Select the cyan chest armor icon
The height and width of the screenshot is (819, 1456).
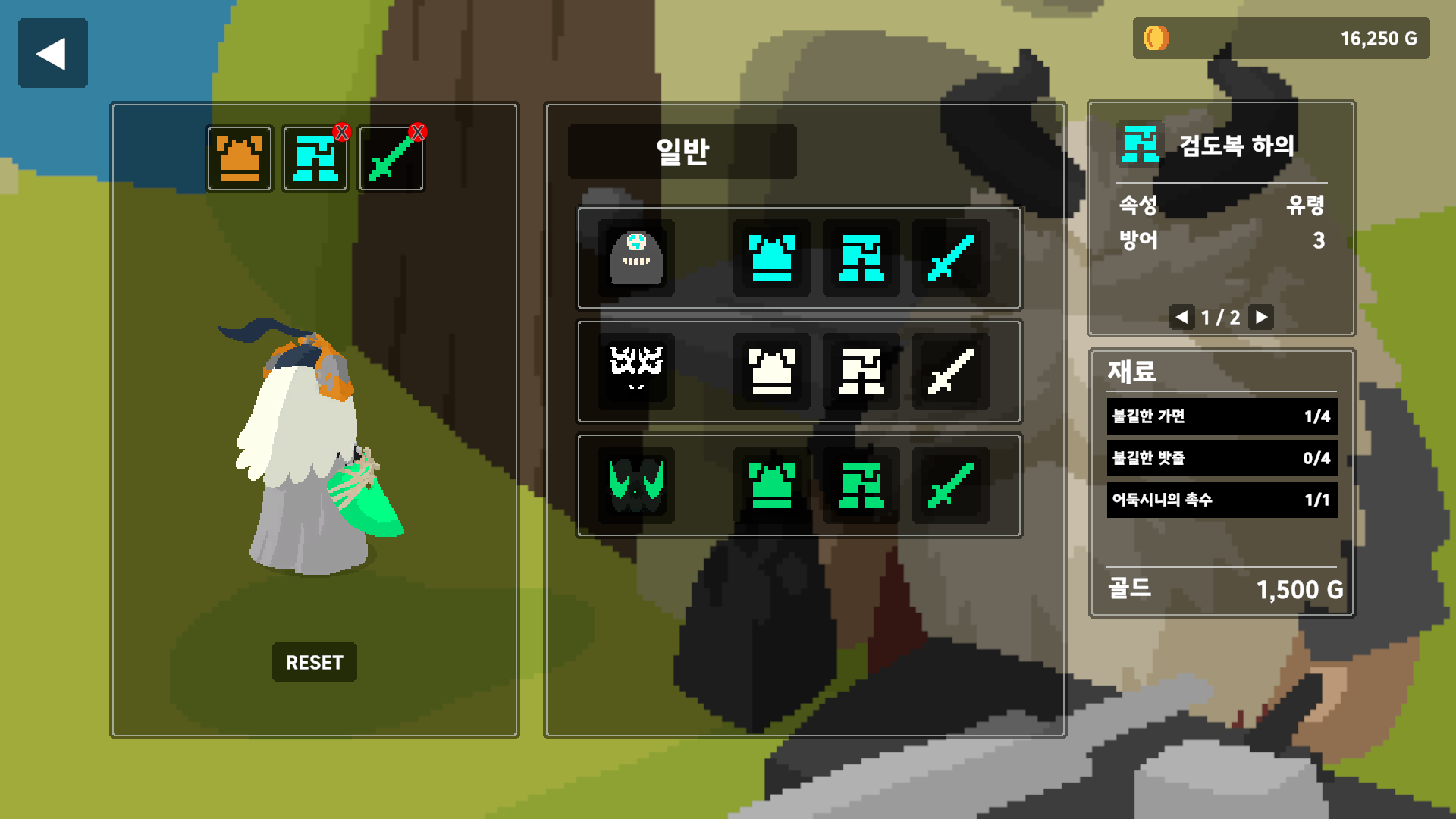[771, 259]
